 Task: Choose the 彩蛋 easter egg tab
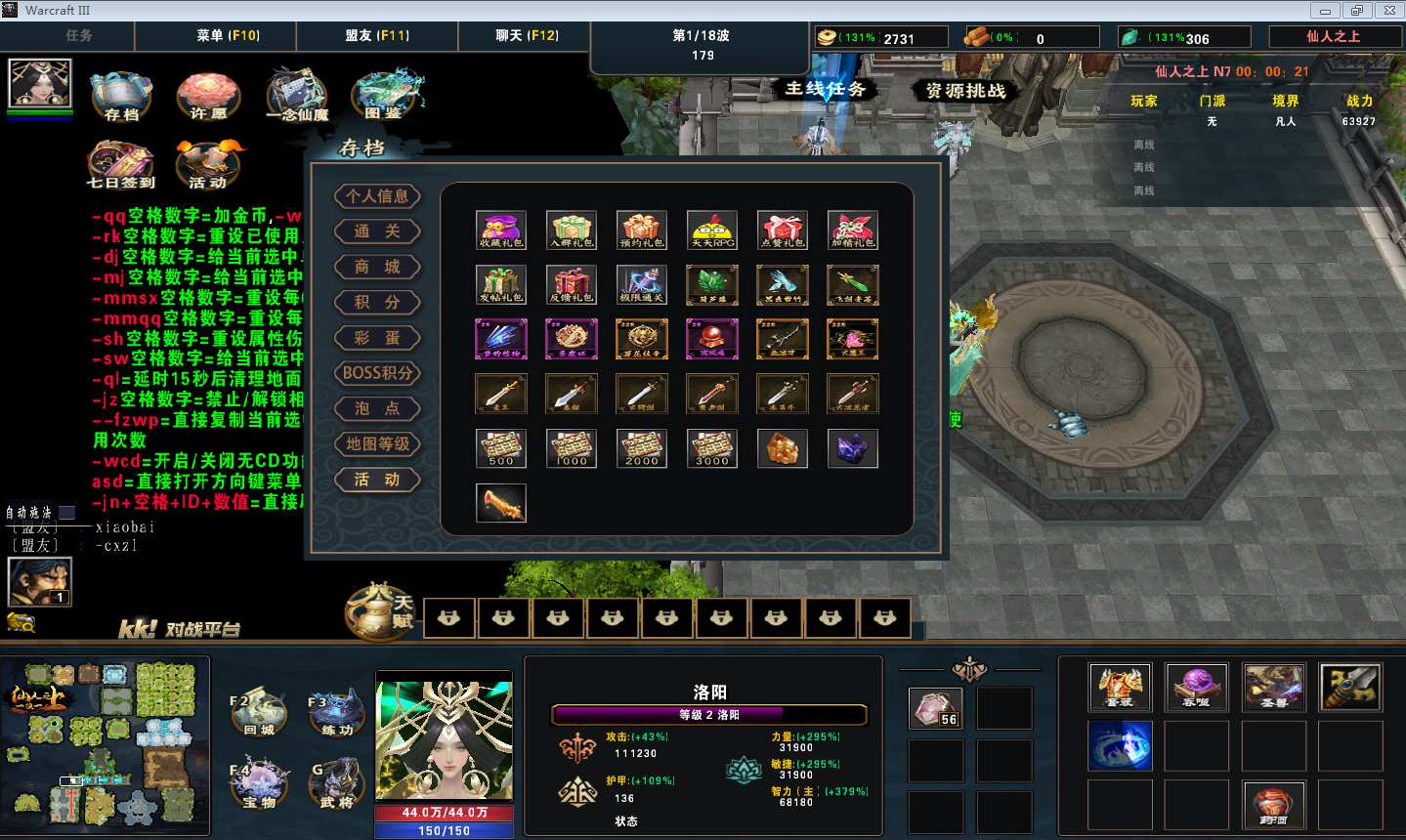click(377, 338)
